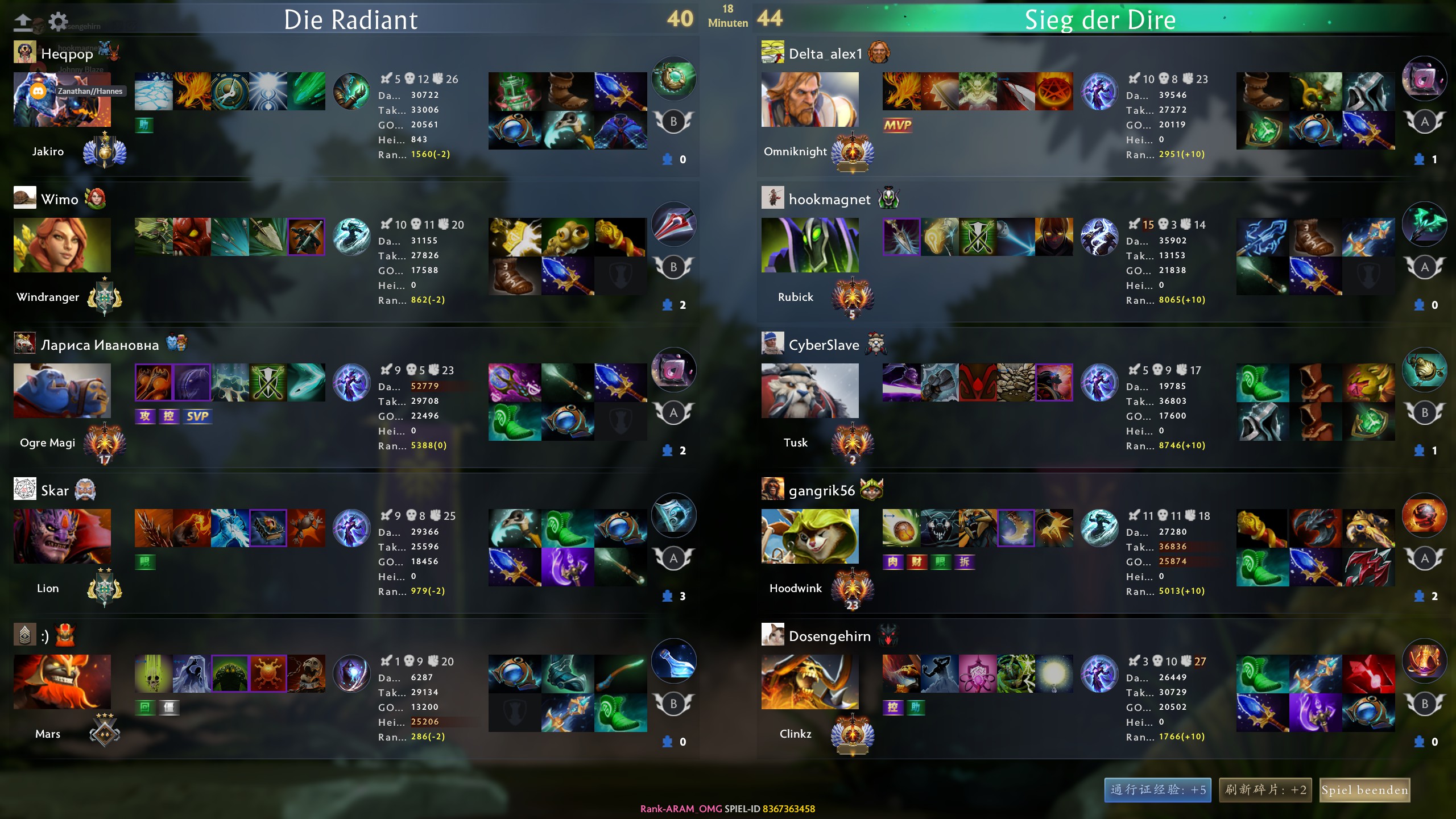Screen dimensions: 1456x819
Task: Click Omniknight's MVP badge
Action: click(x=897, y=125)
